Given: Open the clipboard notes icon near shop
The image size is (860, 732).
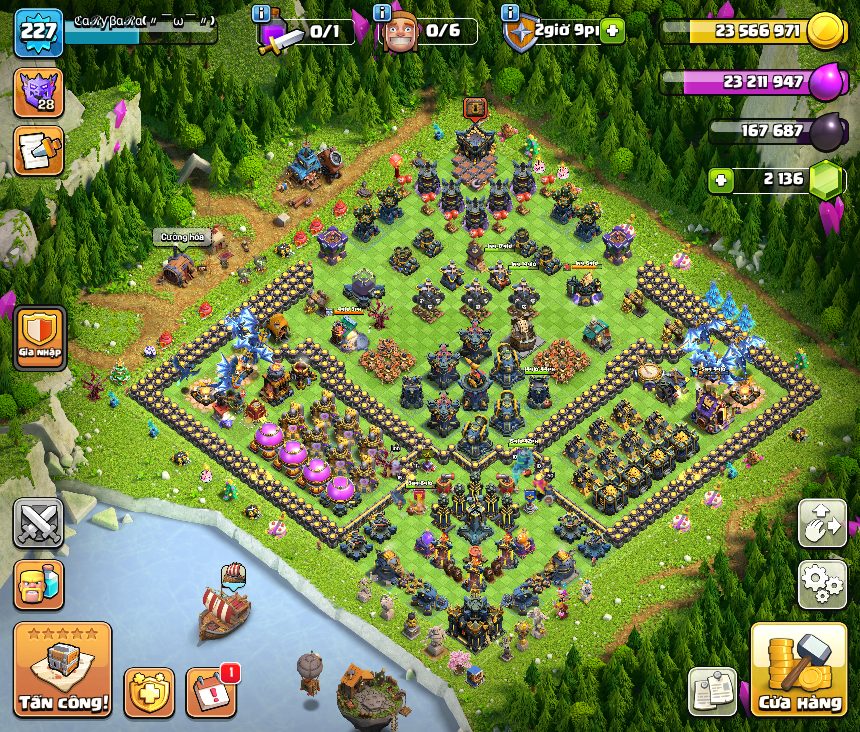Looking at the screenshot, I should click(x=712, y=691).
